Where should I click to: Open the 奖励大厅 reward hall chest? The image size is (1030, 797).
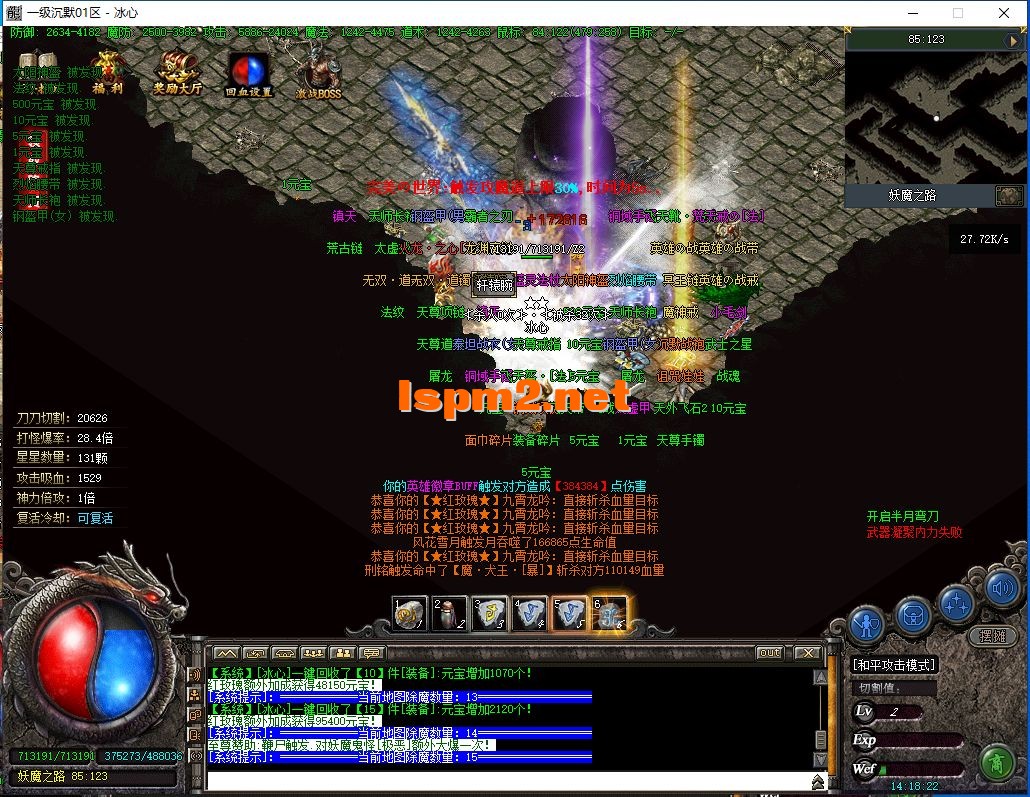[x=177, y=70]
